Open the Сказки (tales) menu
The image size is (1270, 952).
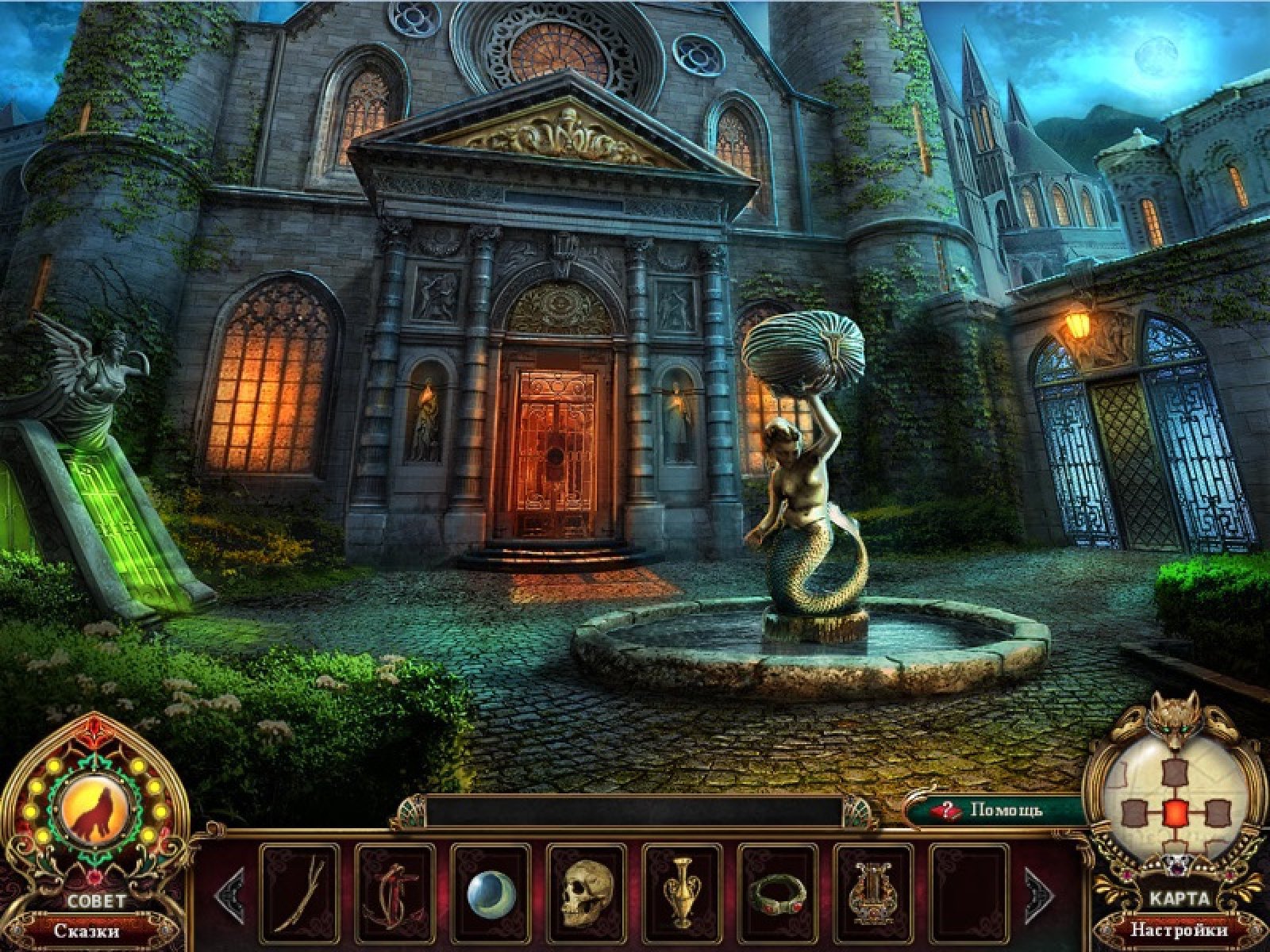(87, 930)
